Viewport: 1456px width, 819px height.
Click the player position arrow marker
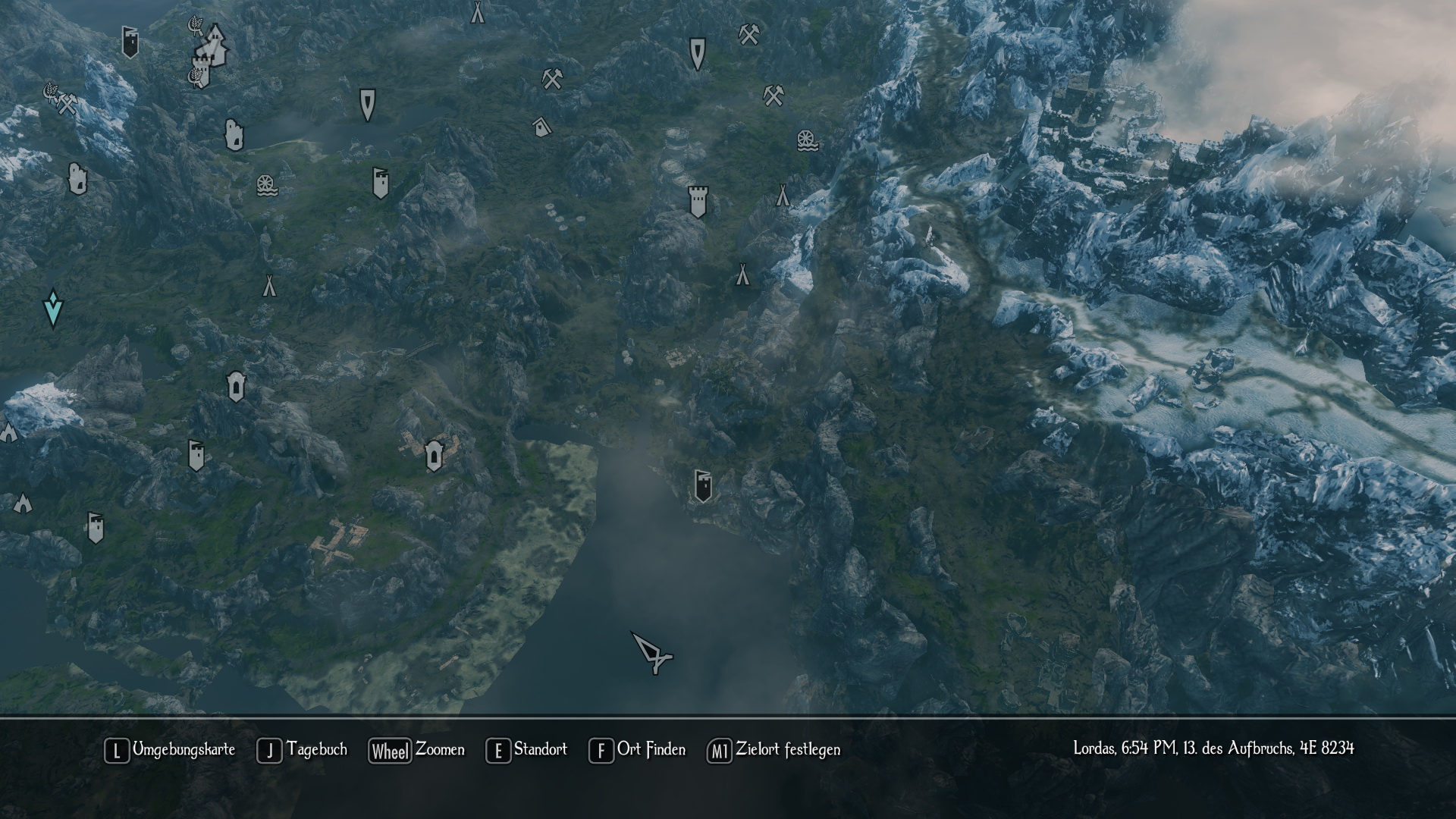pos(652,652)
